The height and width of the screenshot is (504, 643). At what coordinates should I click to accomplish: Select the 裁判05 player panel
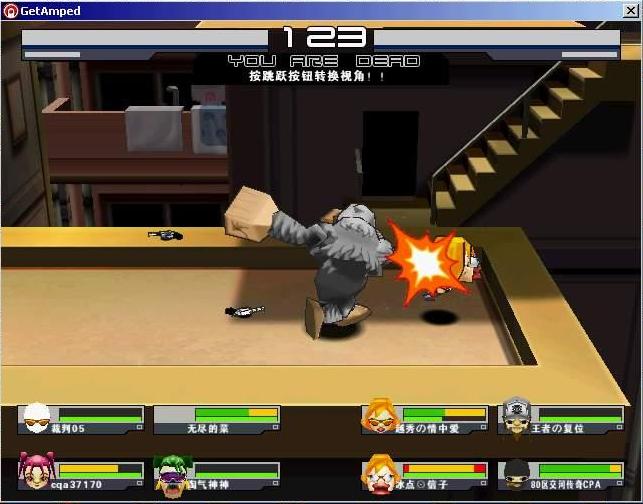tap(82, 419)
